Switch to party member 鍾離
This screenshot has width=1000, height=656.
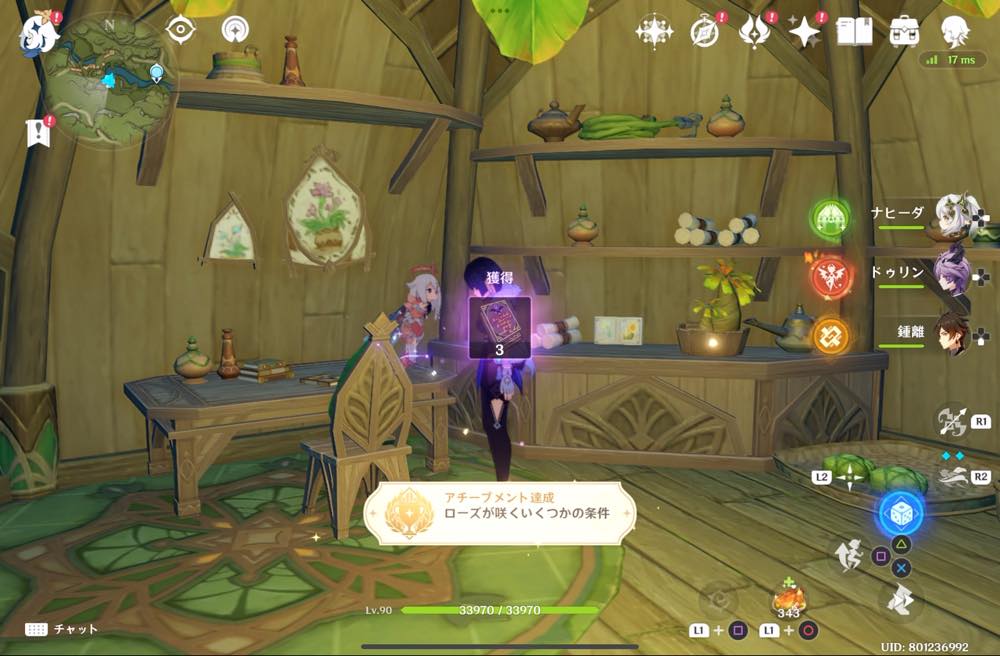point(953,333)
